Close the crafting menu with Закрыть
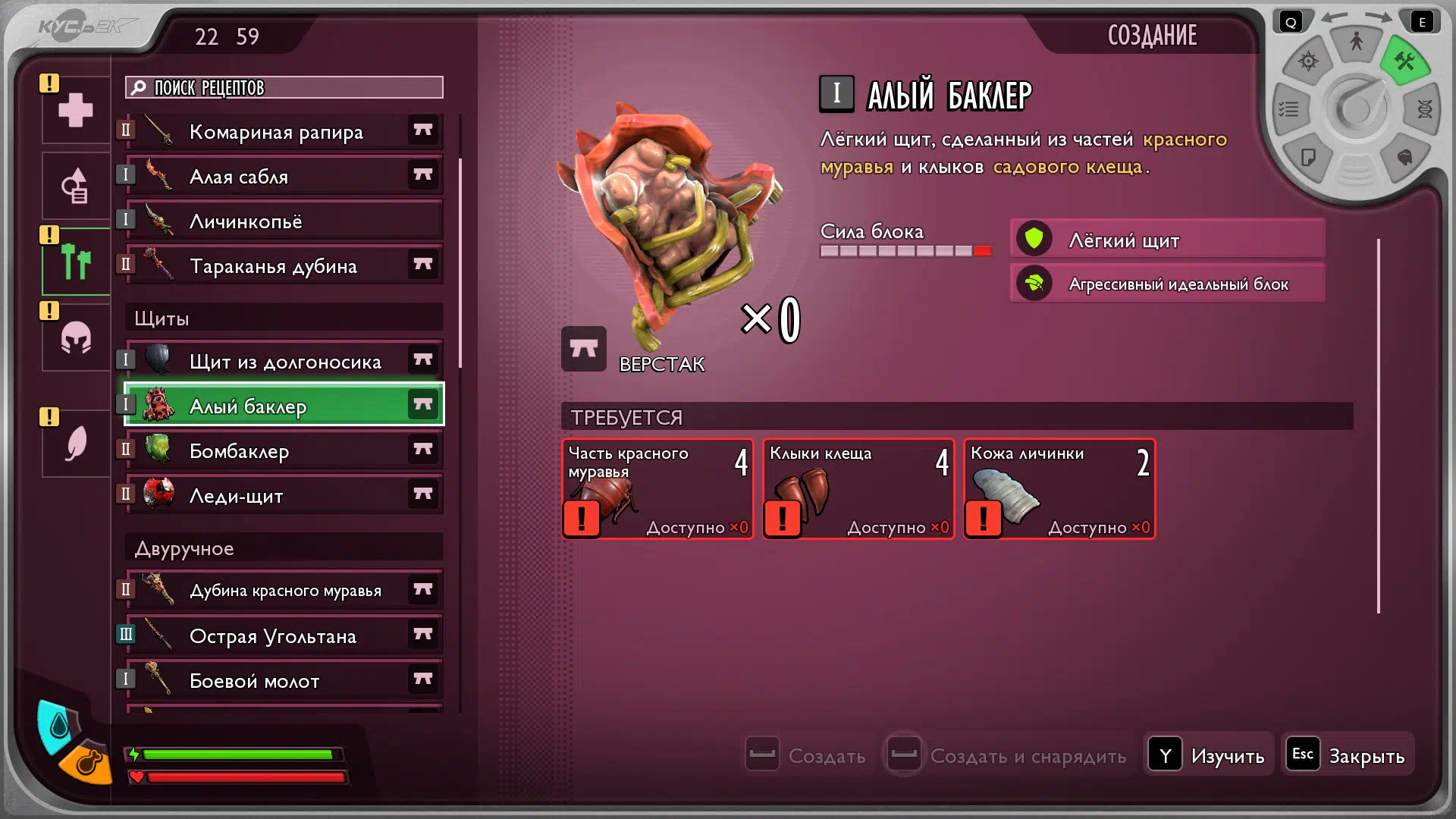 pyautogui.click(x=1348, y=755)
